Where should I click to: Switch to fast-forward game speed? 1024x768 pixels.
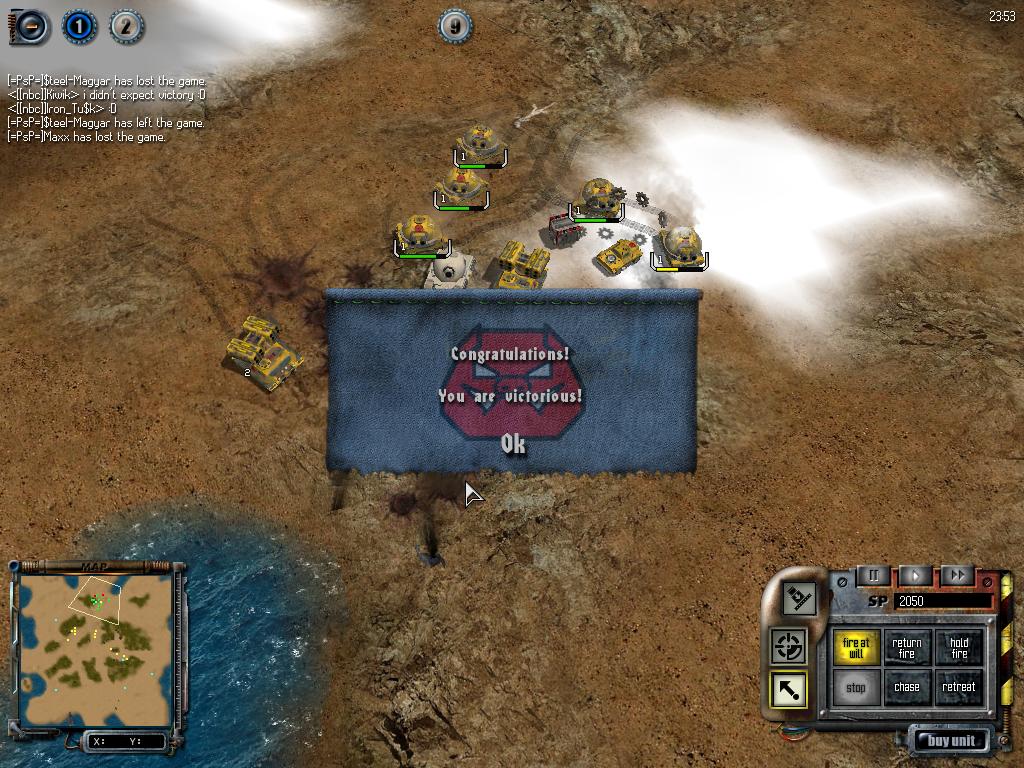[x=957, y=575]
